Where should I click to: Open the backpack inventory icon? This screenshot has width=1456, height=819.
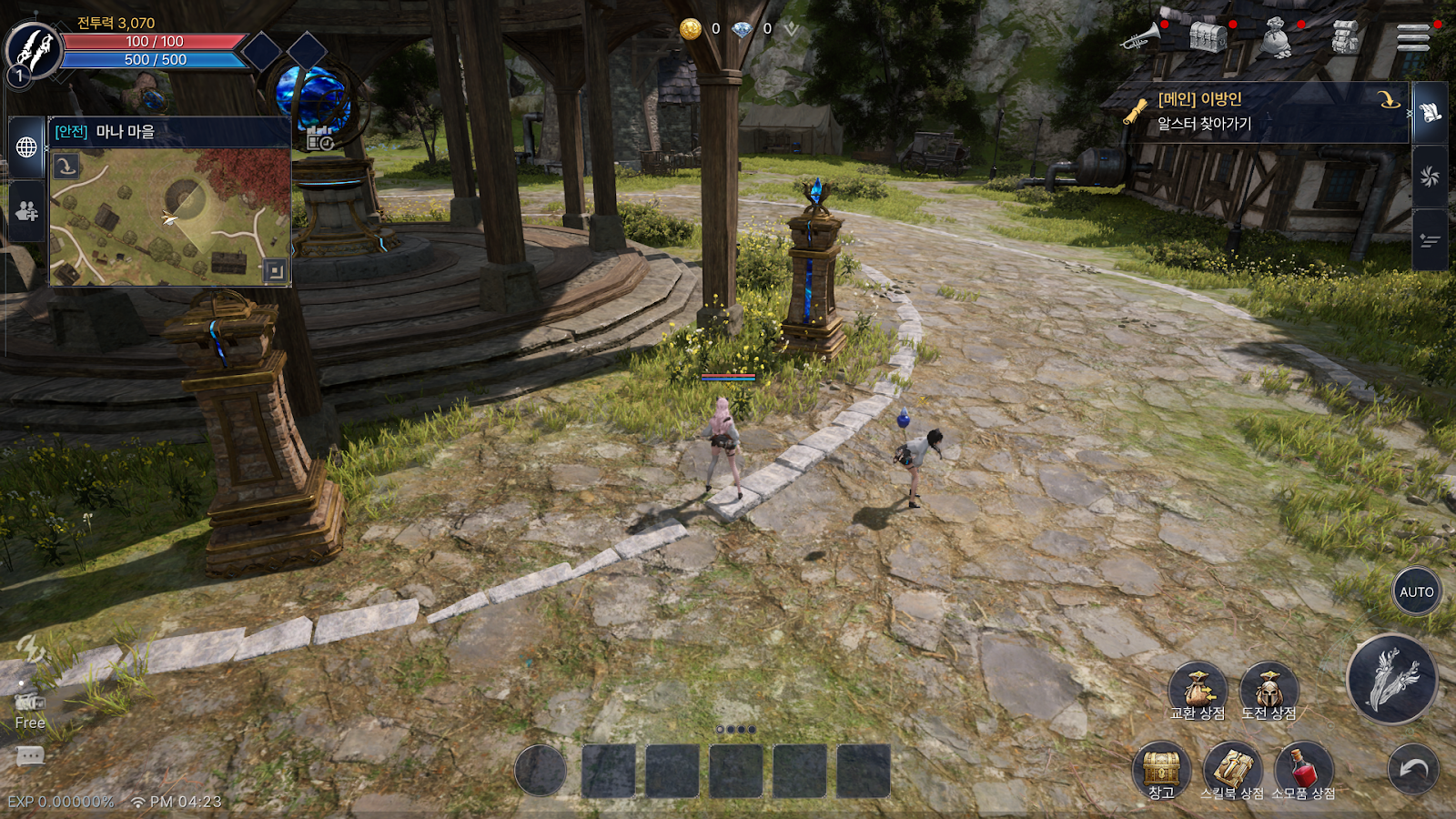pos(1345,37)
